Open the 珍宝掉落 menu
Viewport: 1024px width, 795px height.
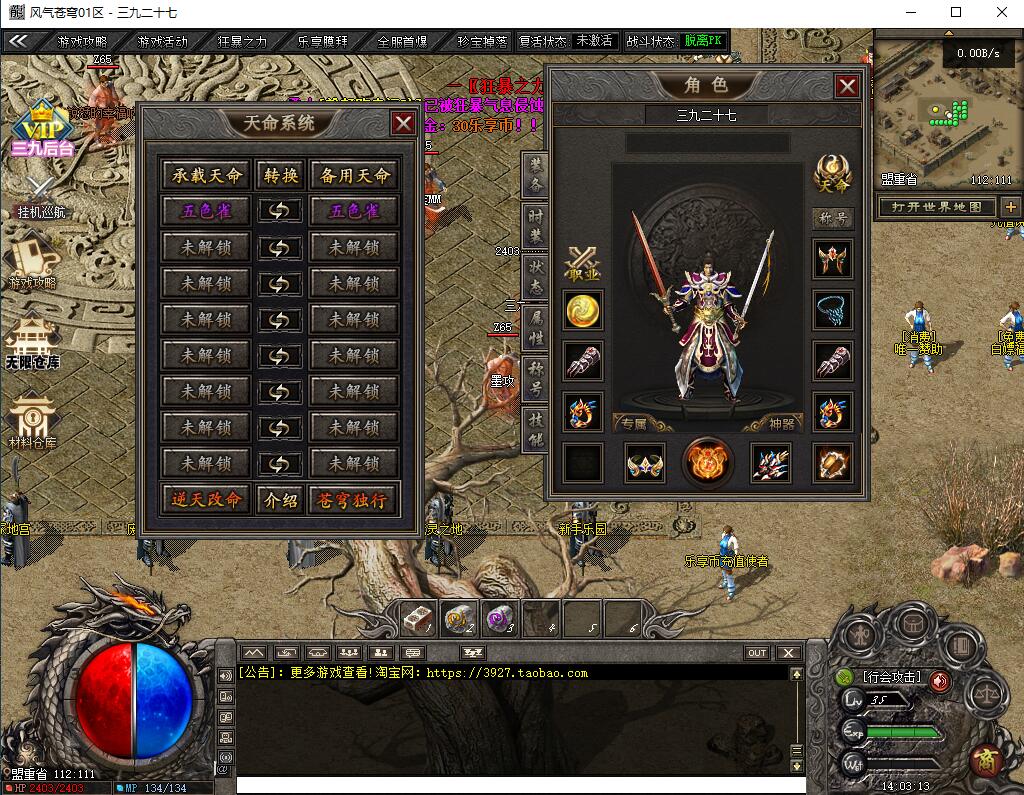pos(482,42)
